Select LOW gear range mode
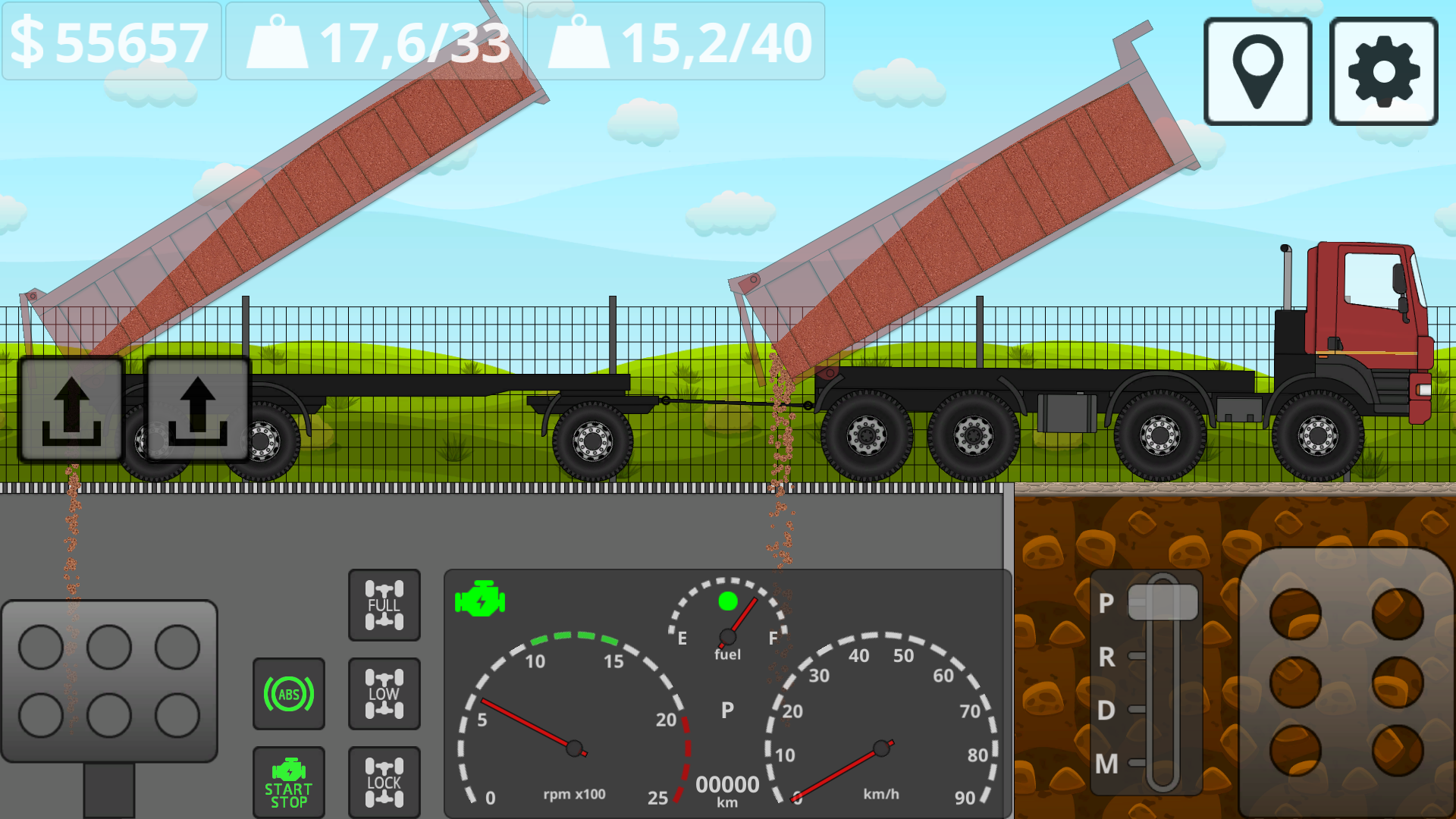Image resolution: width=1456 pixels, height=819 pixels. (384, 692)
